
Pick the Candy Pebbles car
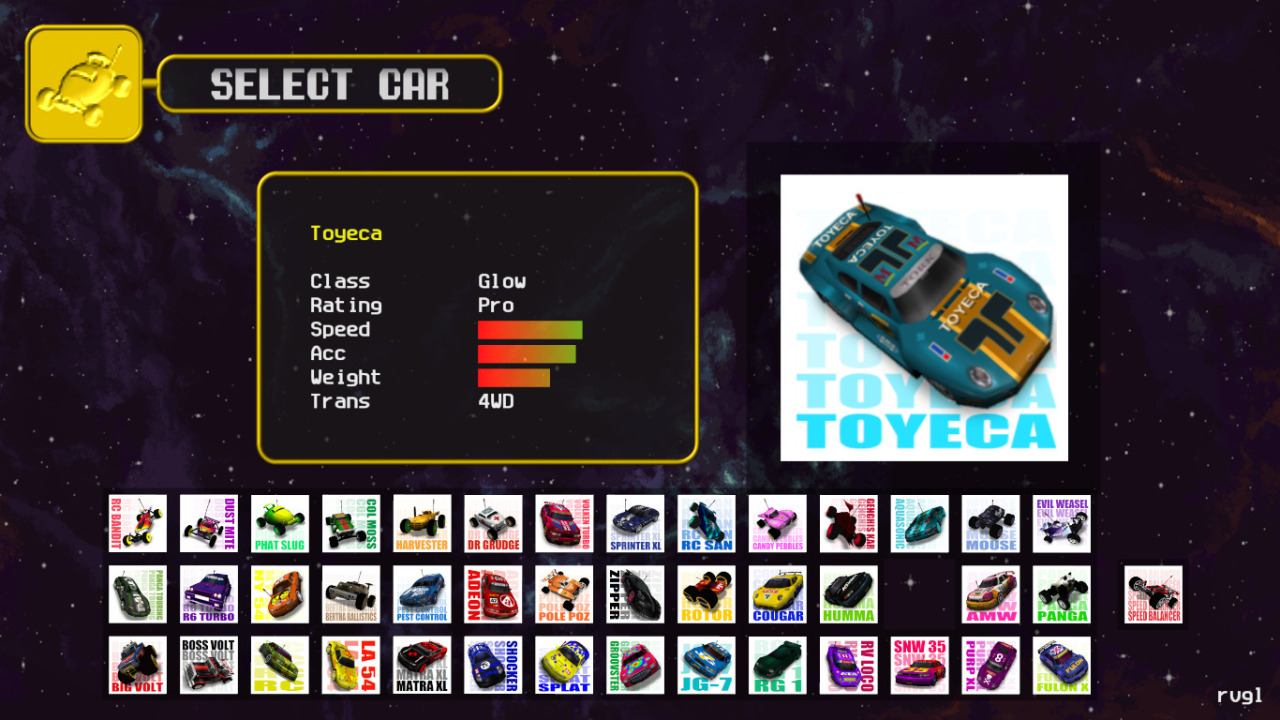(x=777, y=523)
